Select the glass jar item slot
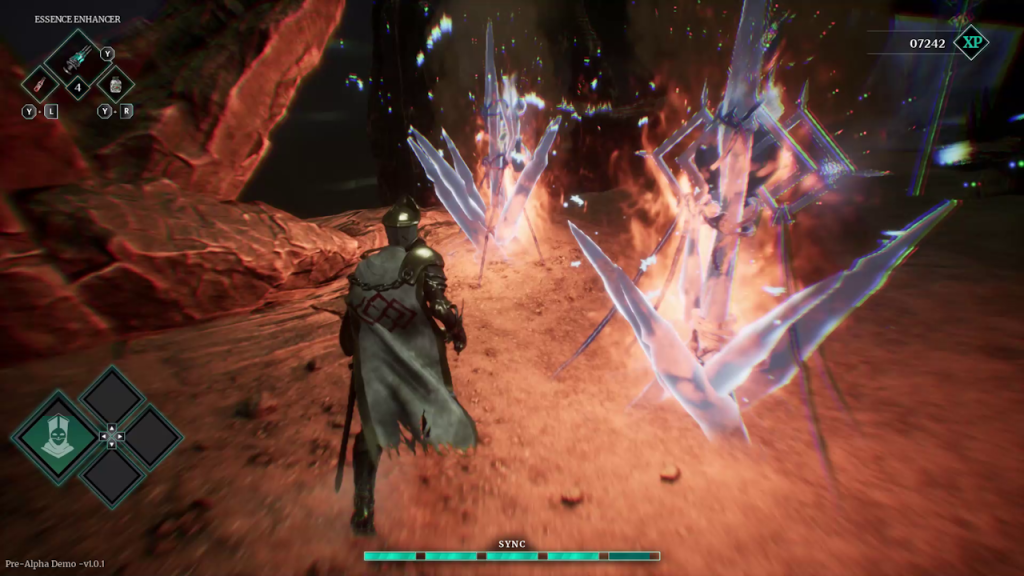The width and height of the screenshot is (1024, 576). [114, 84]
